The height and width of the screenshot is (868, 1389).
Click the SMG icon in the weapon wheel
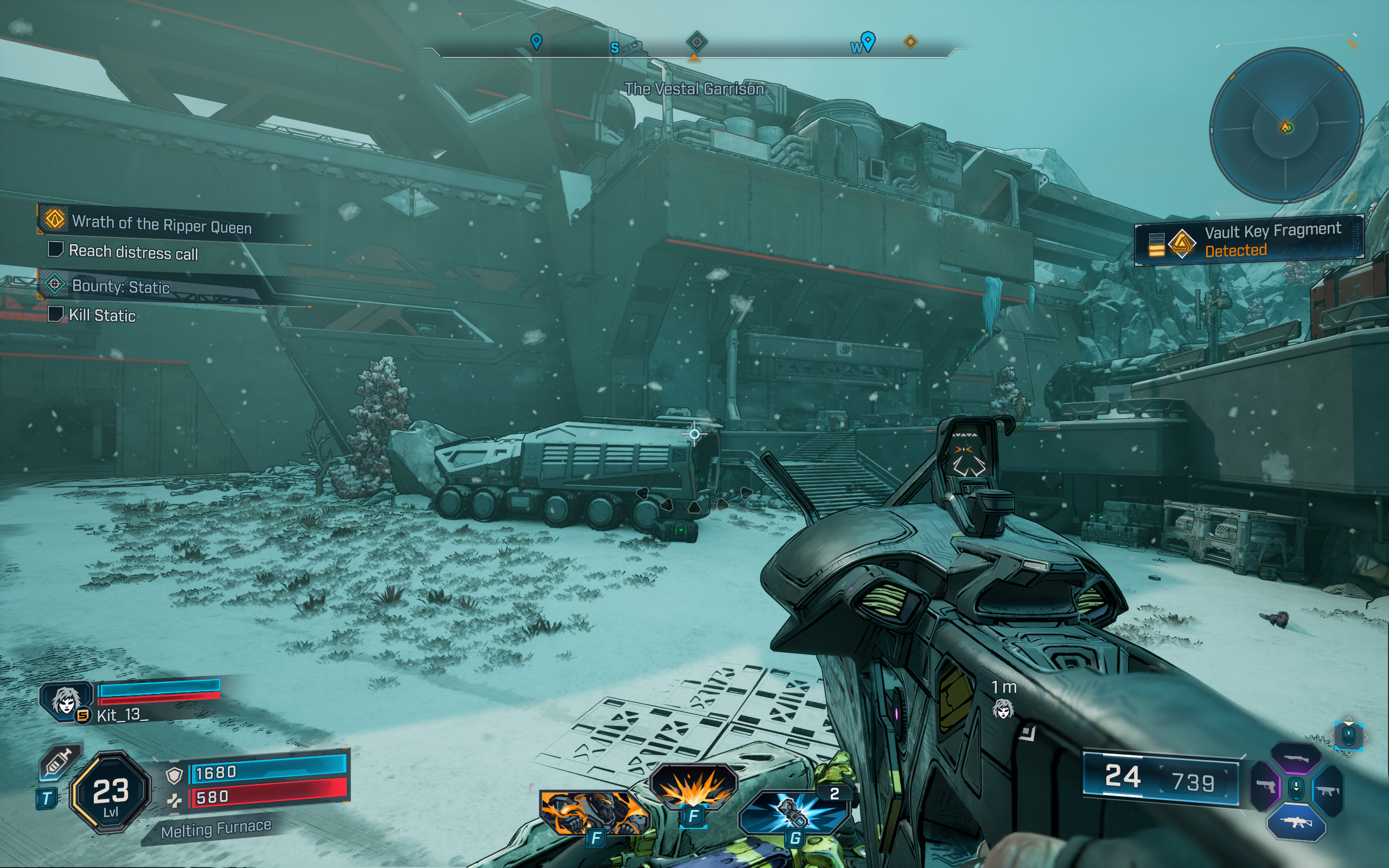click(x=1329, y=790)
